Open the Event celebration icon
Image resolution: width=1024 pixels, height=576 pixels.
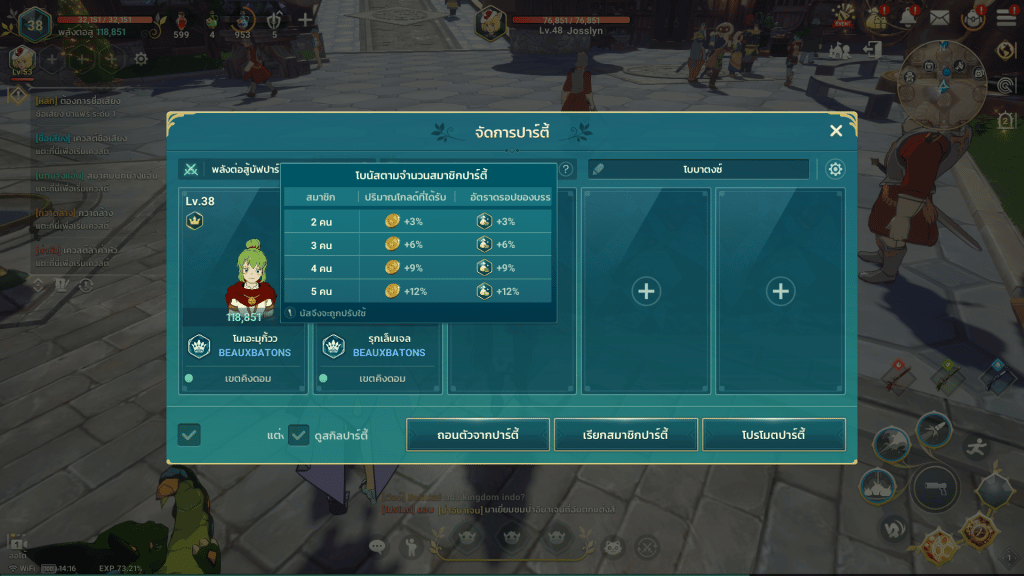point(843,15)
